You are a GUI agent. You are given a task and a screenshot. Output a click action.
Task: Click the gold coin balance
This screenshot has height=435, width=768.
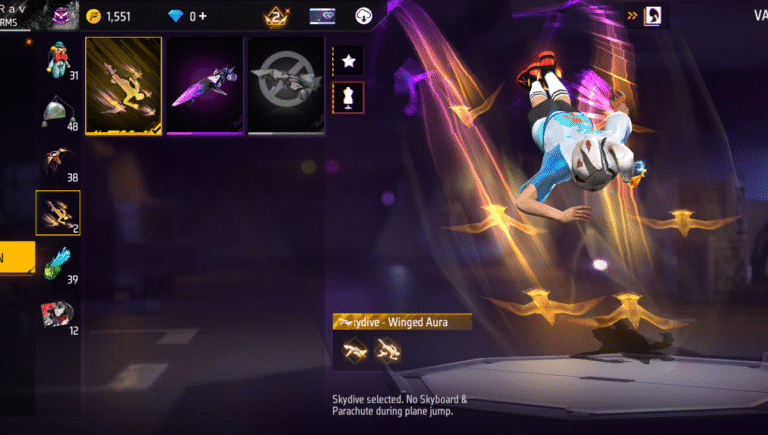(109, 16)
